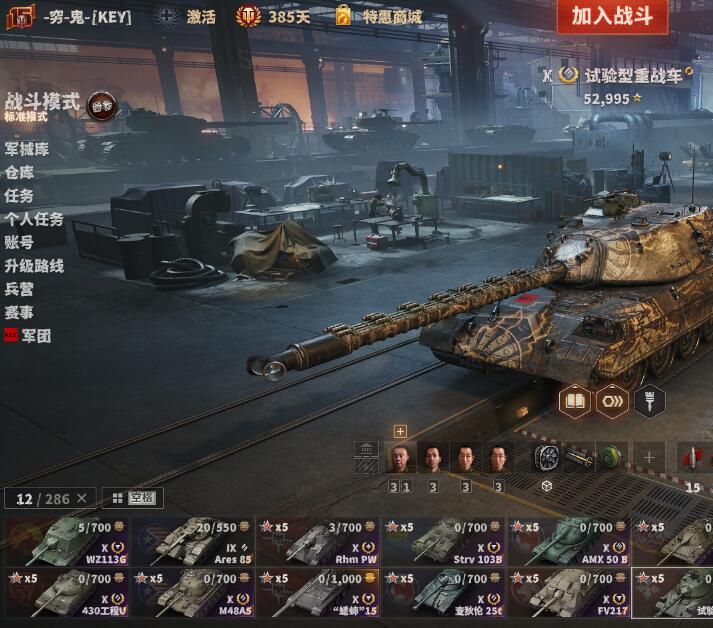713x628 pixels.
Task: Open the 激活 activation option
Action: pyautogui.click(x=186, y=17)
